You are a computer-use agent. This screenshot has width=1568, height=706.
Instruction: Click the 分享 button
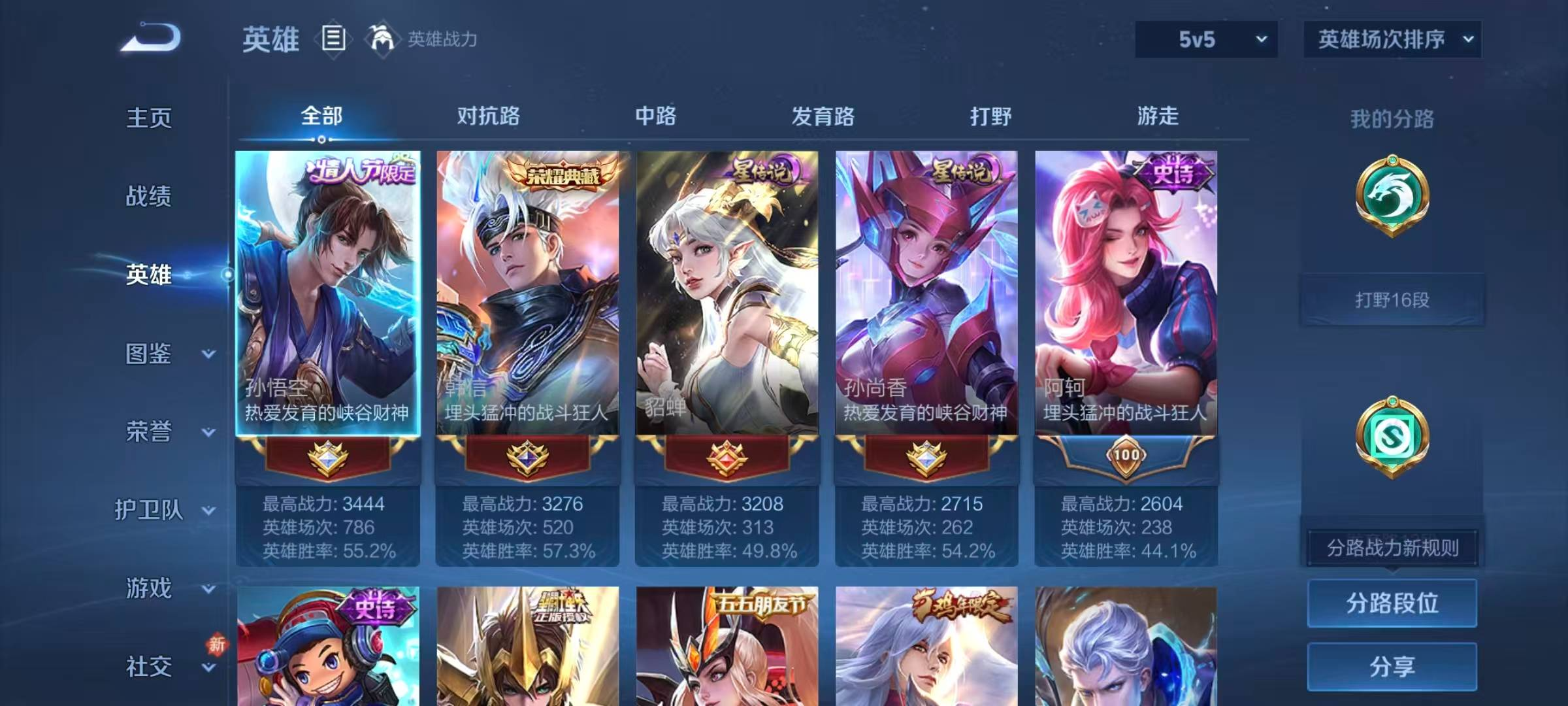pyautogui.click(x=1392, y=667)
